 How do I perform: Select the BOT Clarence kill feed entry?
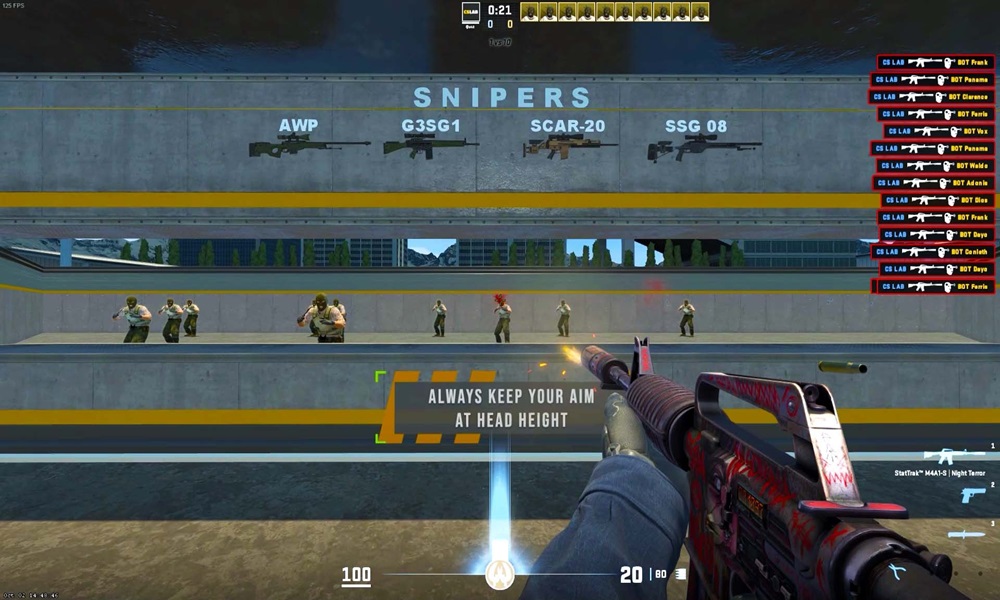point(931,97)
